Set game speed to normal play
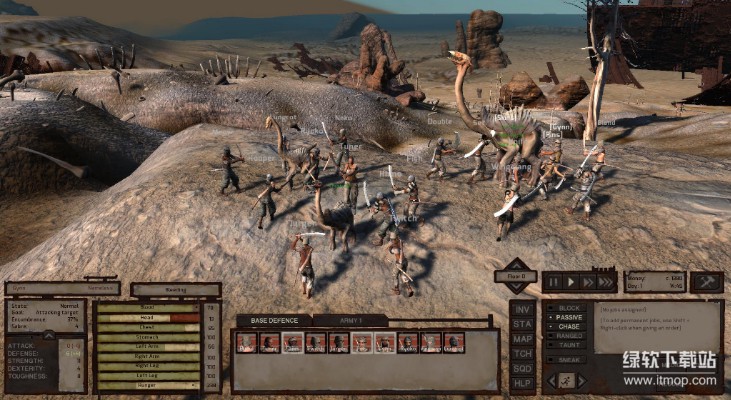This screenshot has width=731, height=400. coord(572,283)
